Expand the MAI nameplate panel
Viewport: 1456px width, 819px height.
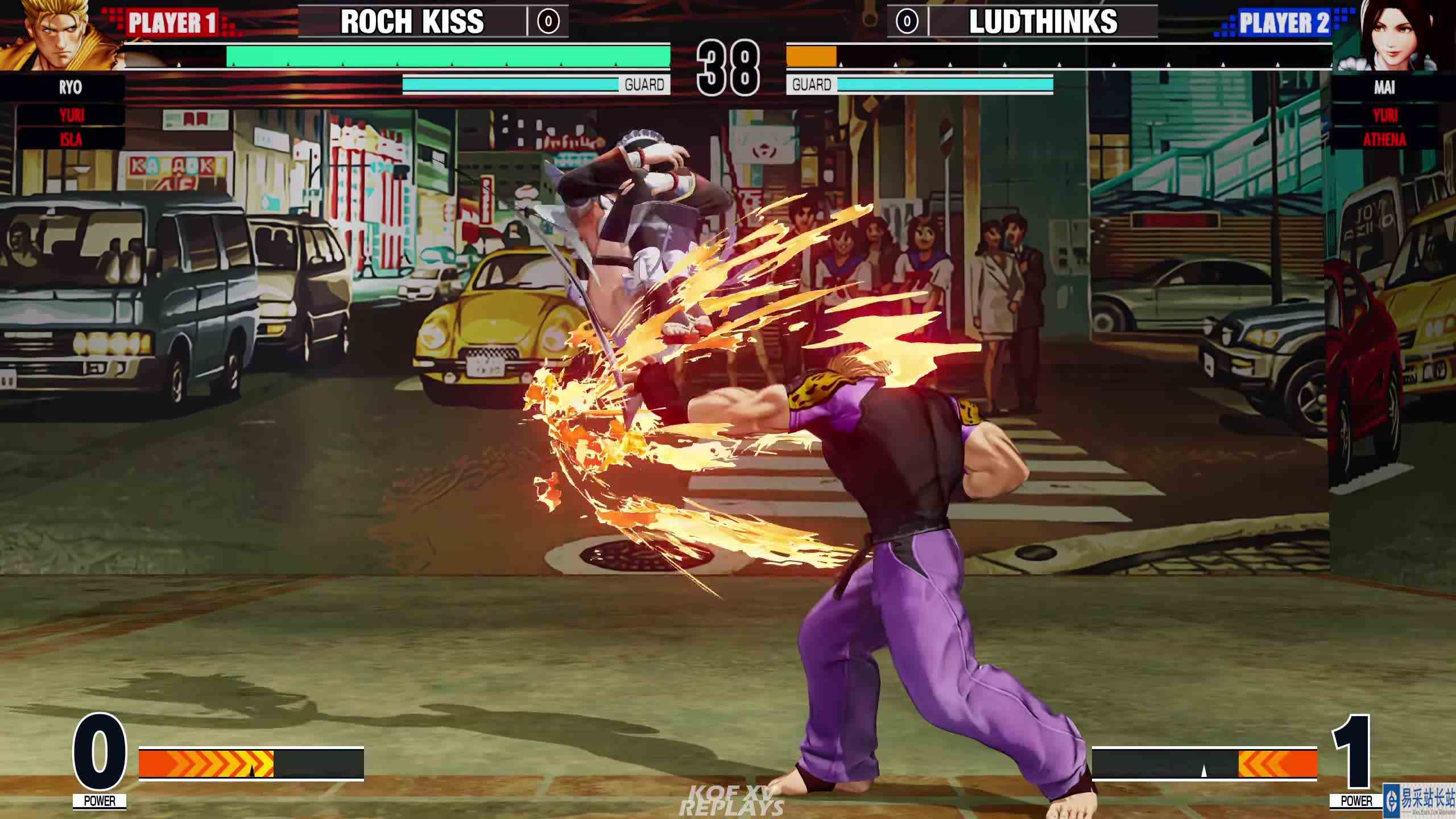click(1384, 88)
